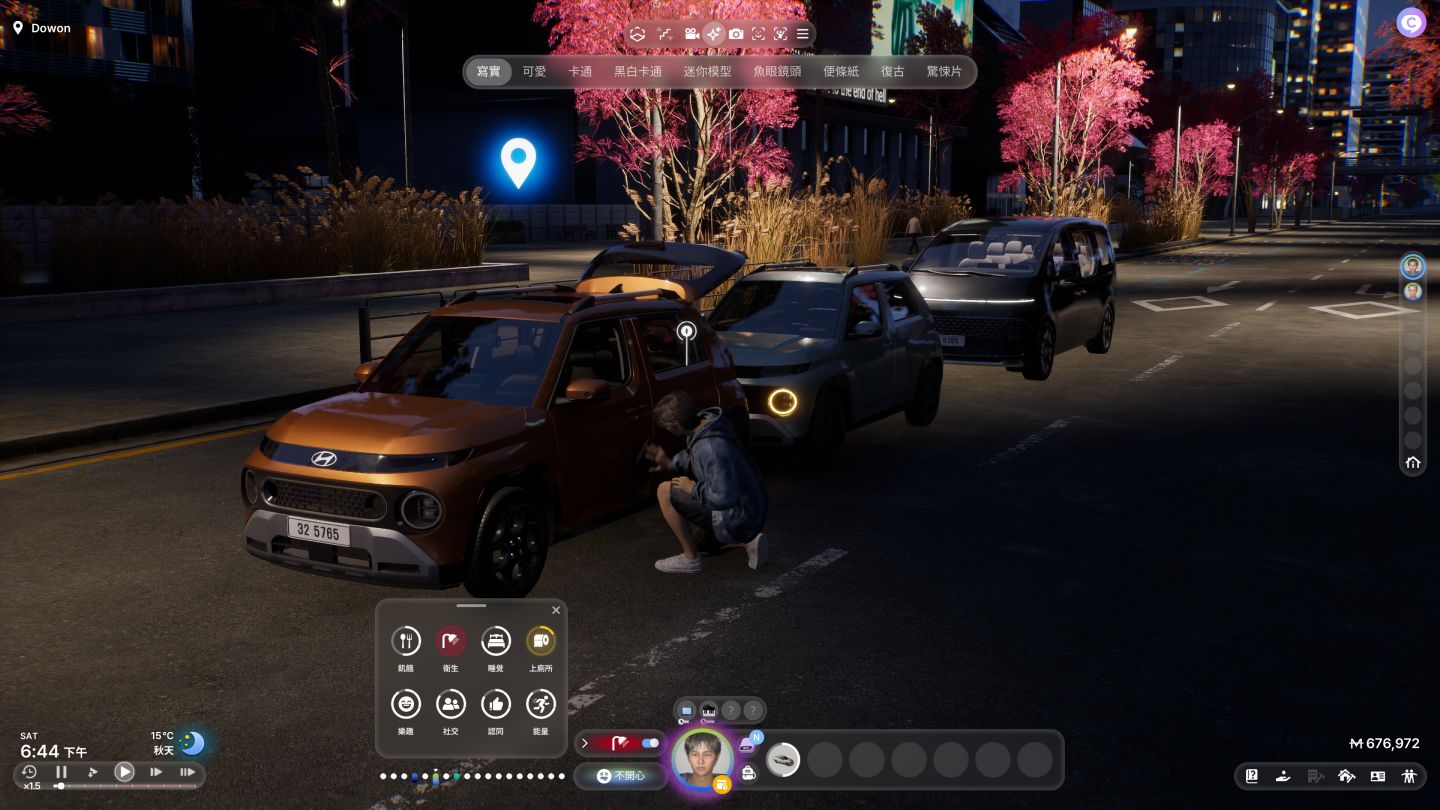Set the fastest triple-speed game playback

point(187,772)
